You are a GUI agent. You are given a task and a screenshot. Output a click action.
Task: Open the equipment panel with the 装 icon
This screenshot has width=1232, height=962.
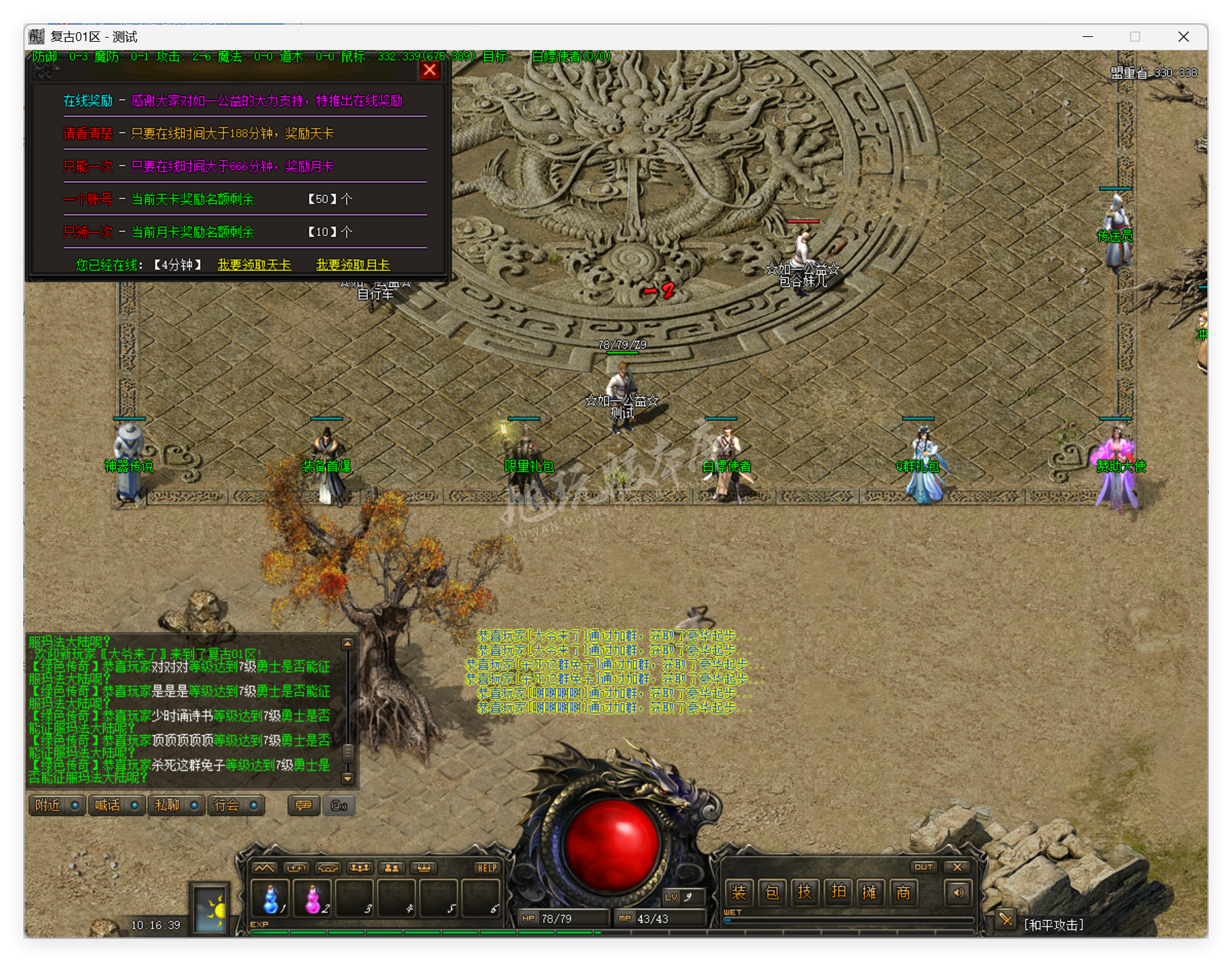(740, 892)
